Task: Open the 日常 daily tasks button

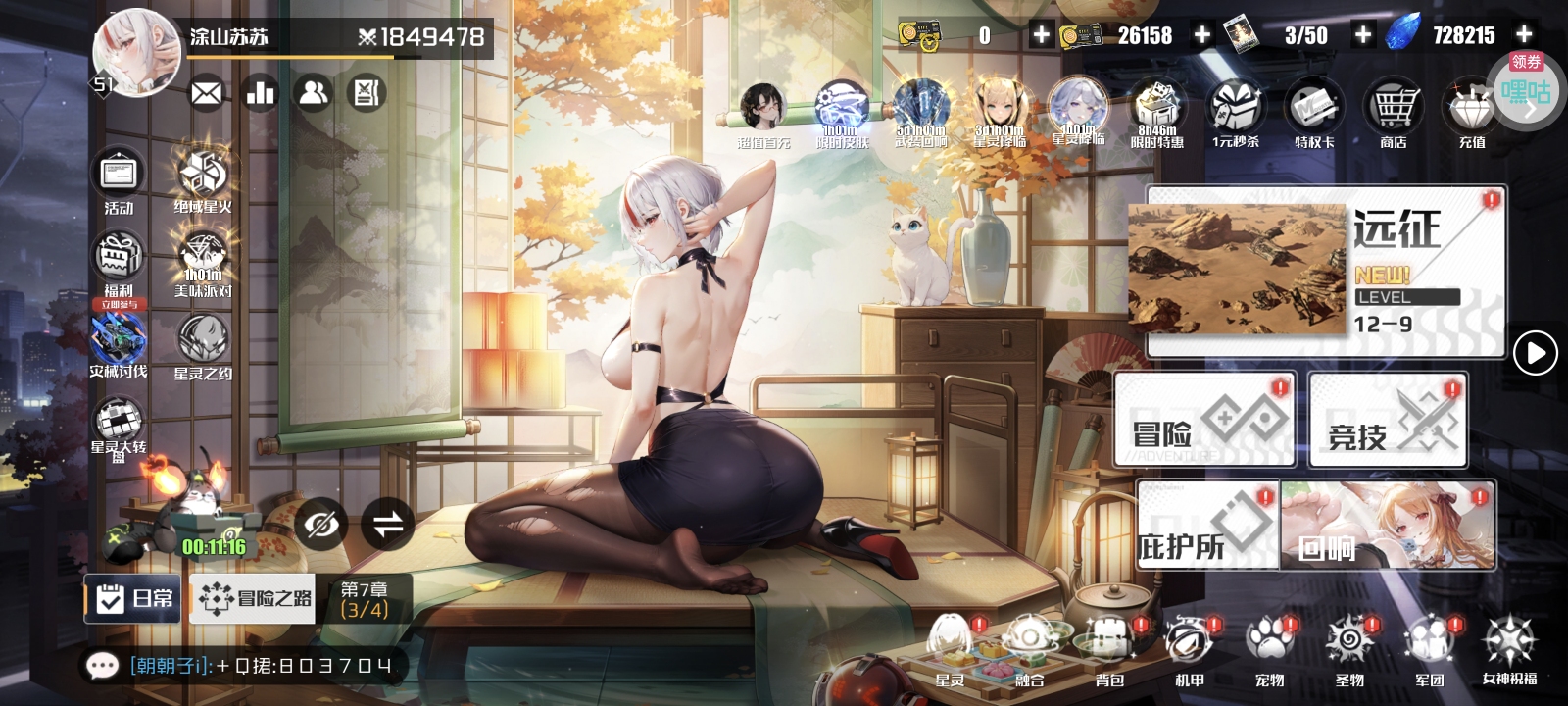Action: click(x=132, y=598)
